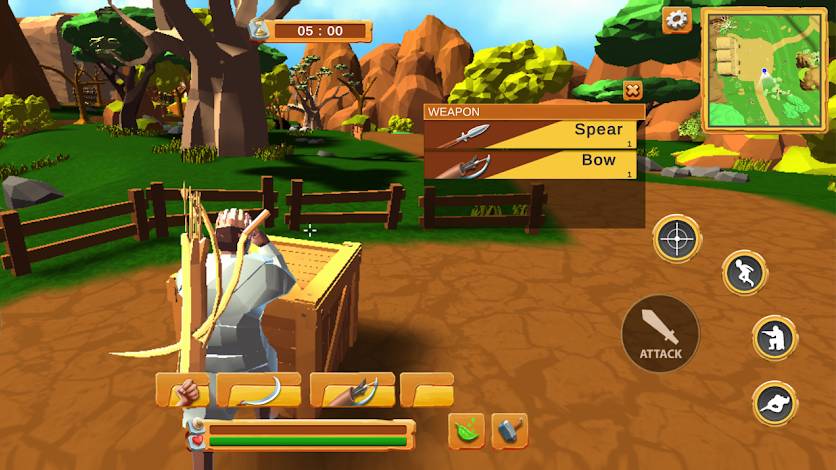Open the minimap

point(765,70)
